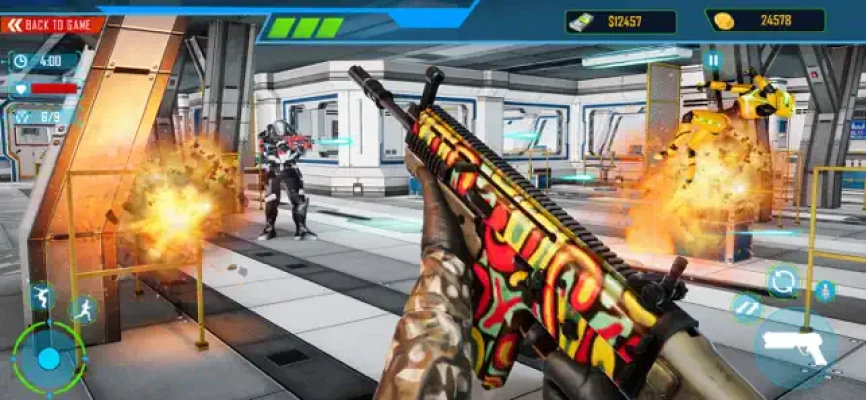
Task: Toggle the sprint running figure icon
Action: point(82,309)
